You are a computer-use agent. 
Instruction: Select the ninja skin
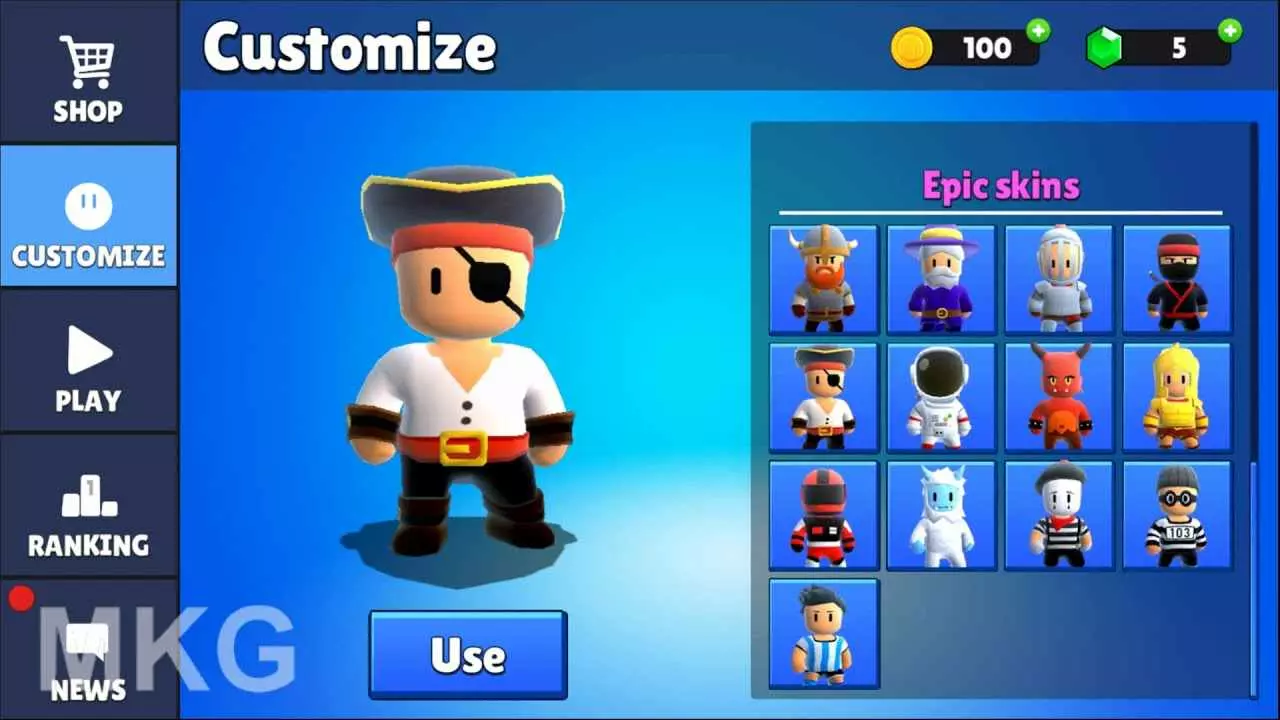pos(1177,279)
